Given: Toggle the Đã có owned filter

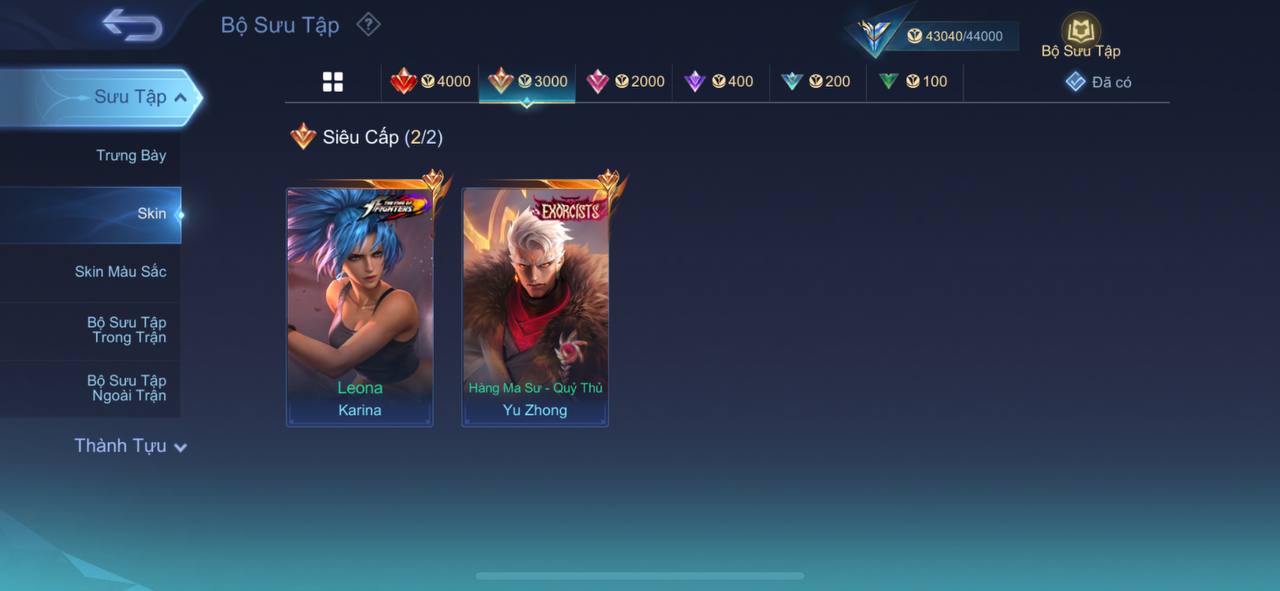Looking at the screenshot, I should [x=1098, y=82].
